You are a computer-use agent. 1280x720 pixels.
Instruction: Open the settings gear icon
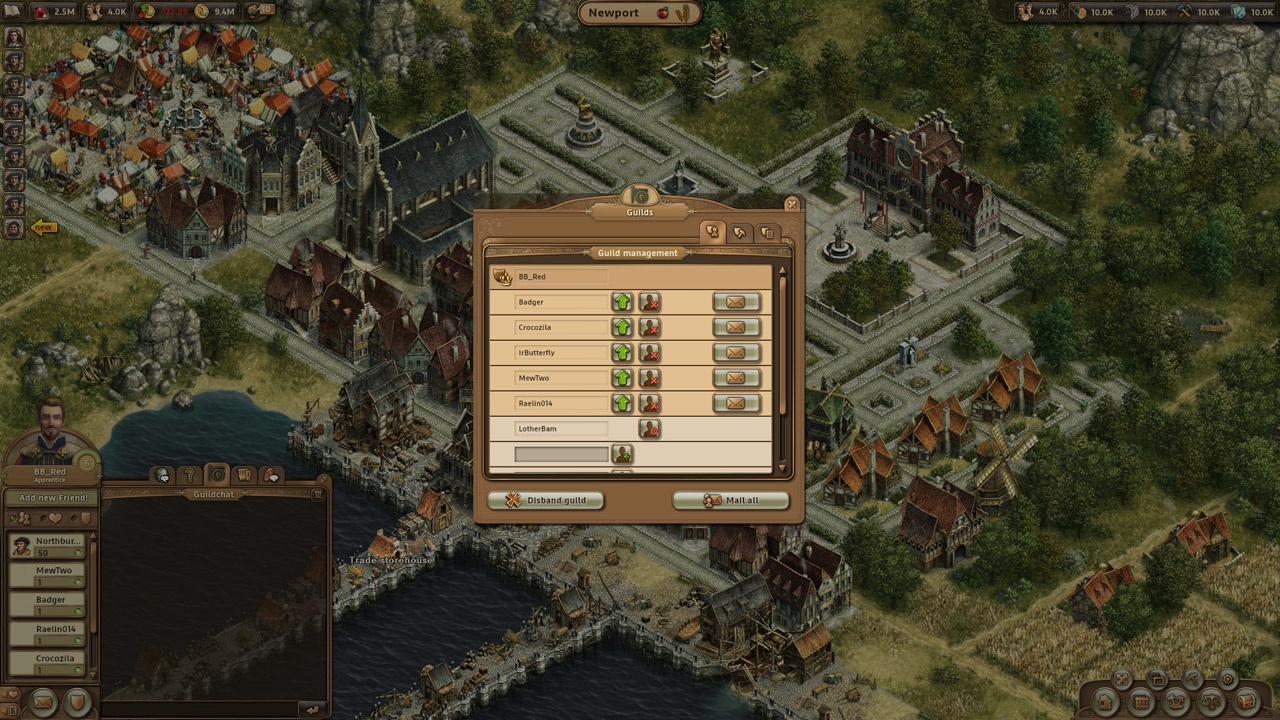click(x=1228, y=679)
